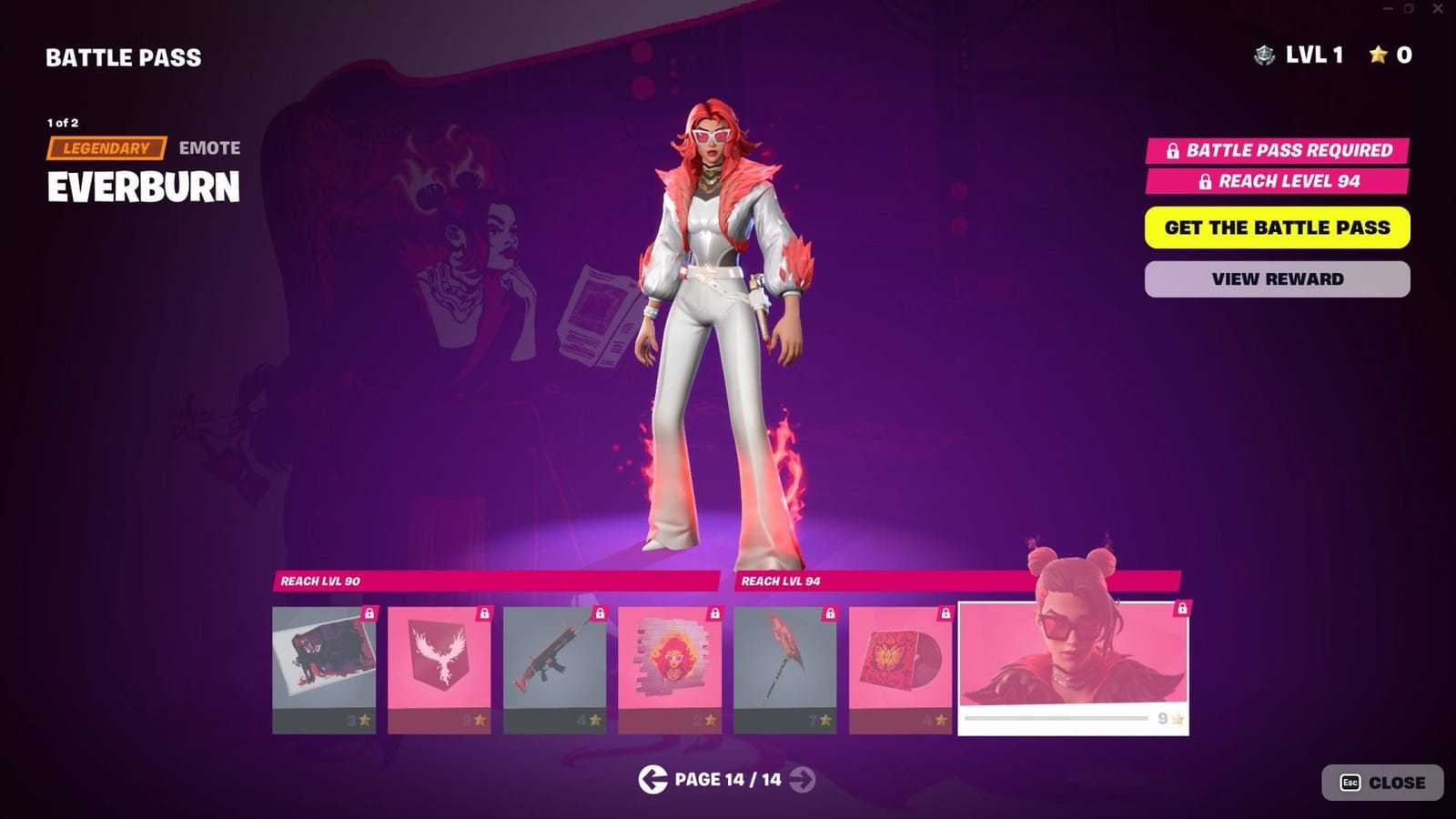Click the battle star cost icon on the pickaxe tile

825,722
